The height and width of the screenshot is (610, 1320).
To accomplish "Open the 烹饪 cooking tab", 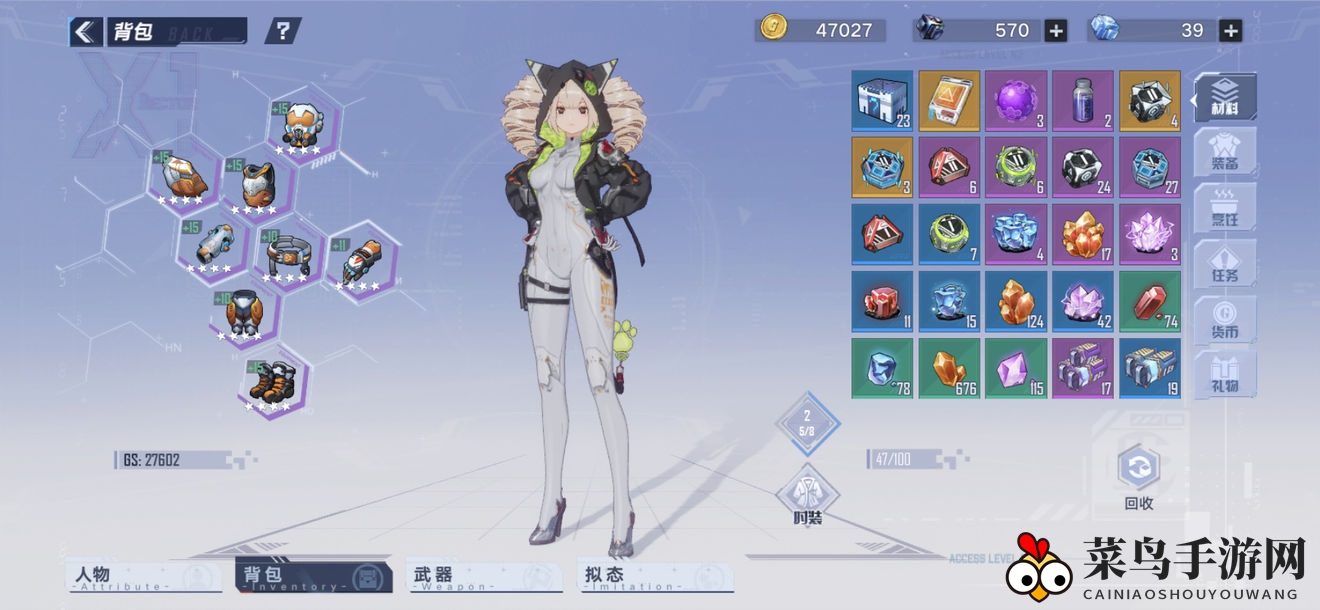I will 1225,207.
